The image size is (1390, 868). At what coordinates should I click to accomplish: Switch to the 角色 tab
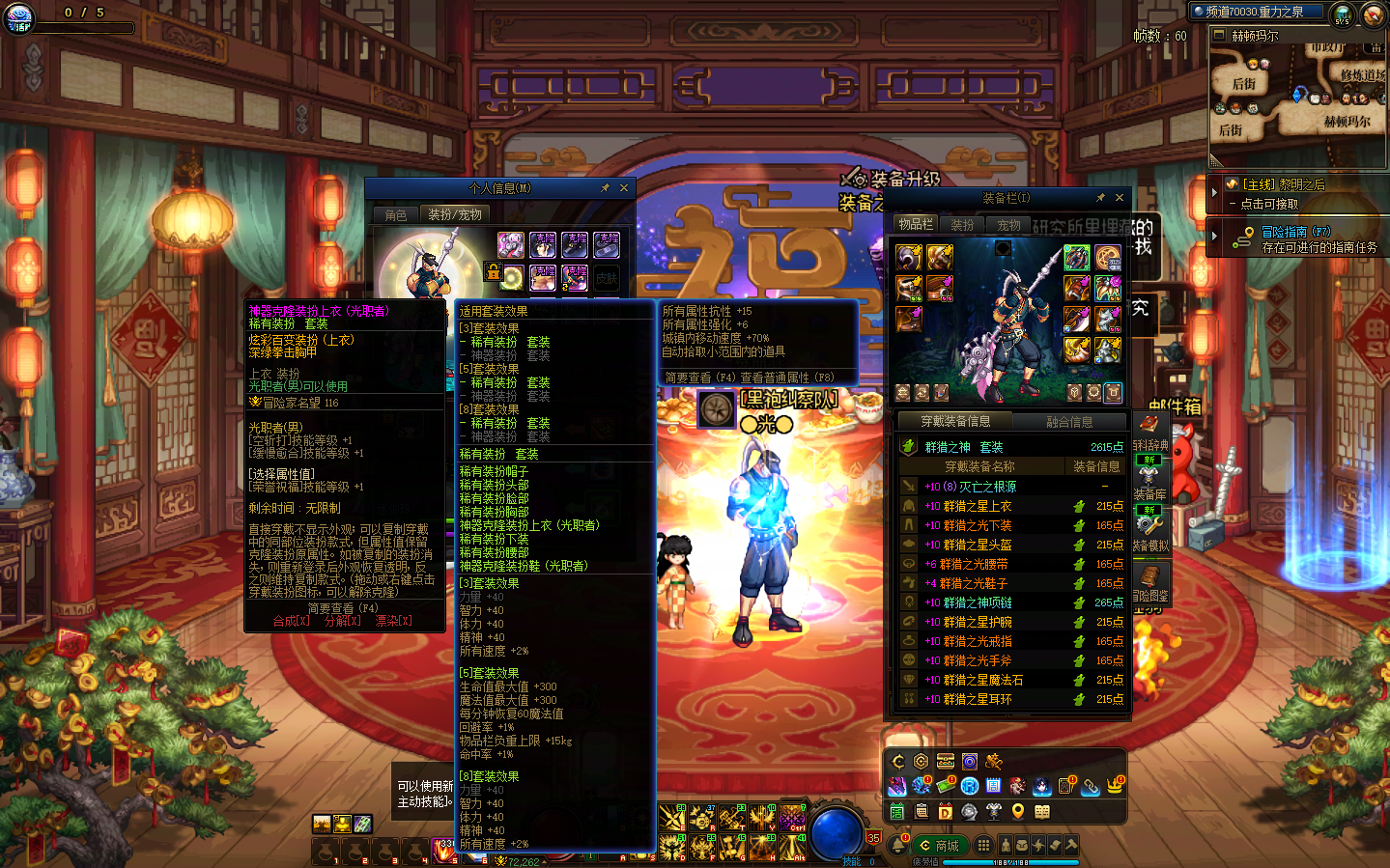pos(396,215)
